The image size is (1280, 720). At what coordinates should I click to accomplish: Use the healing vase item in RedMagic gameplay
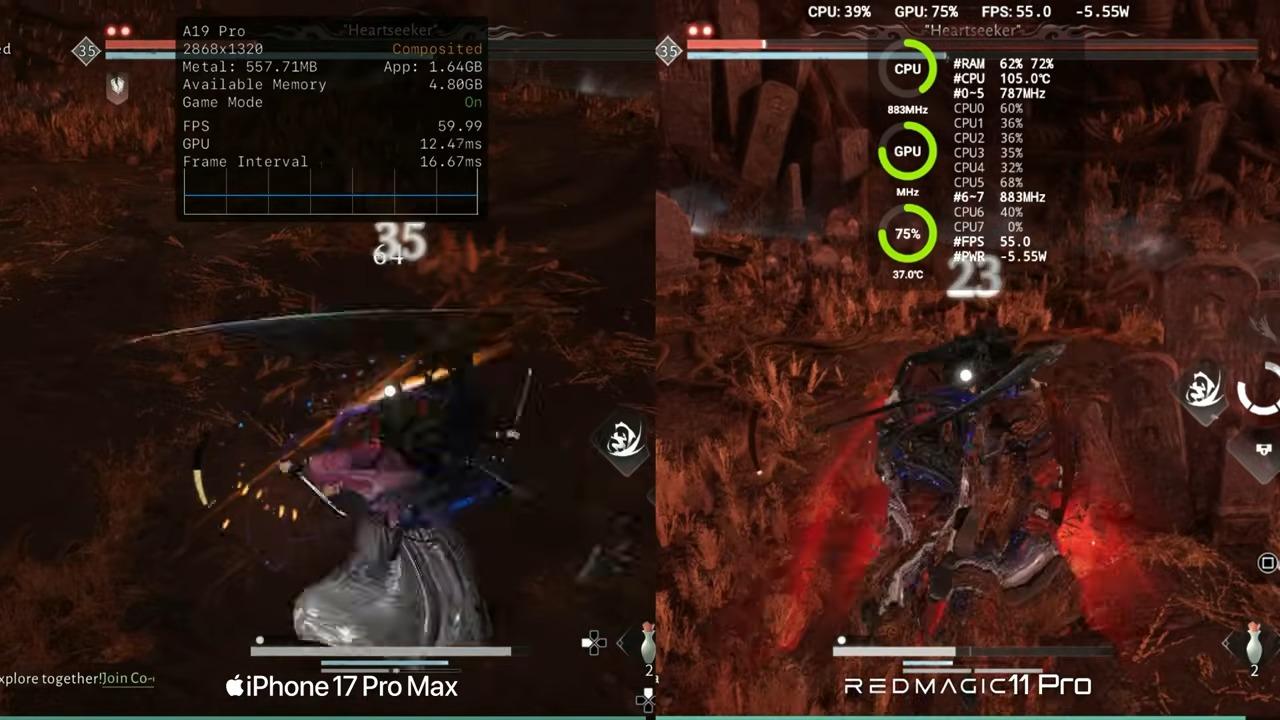(1254, 643)
